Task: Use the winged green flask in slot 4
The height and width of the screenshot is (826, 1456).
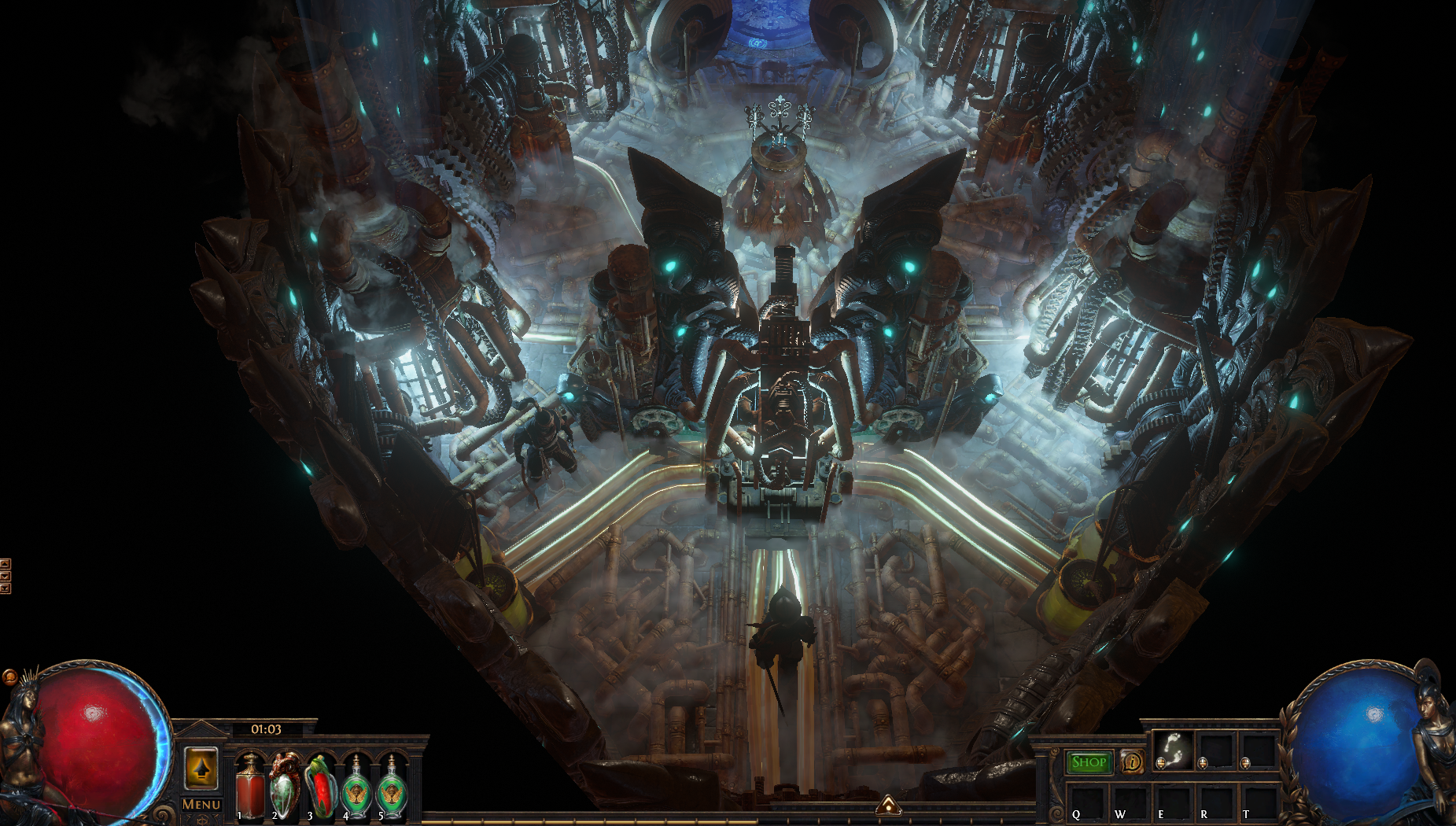Action: [x=356, y=787]
